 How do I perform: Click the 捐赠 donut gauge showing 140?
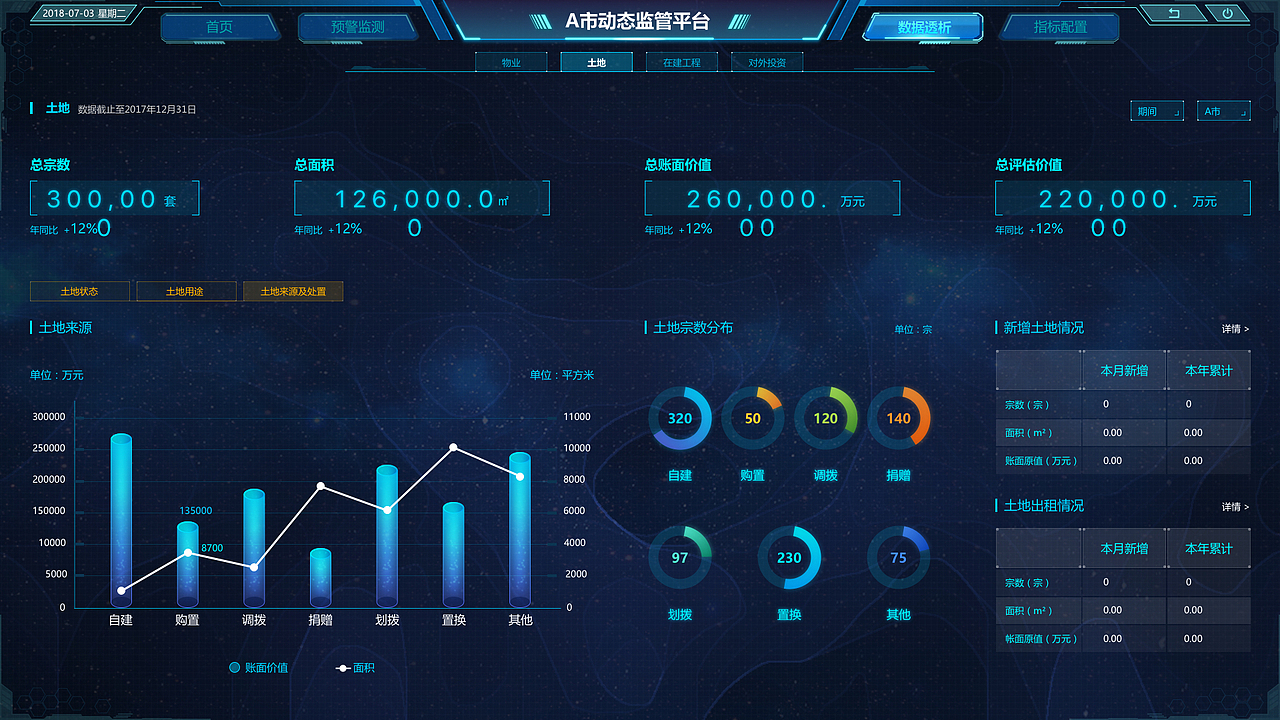point(899,419)
